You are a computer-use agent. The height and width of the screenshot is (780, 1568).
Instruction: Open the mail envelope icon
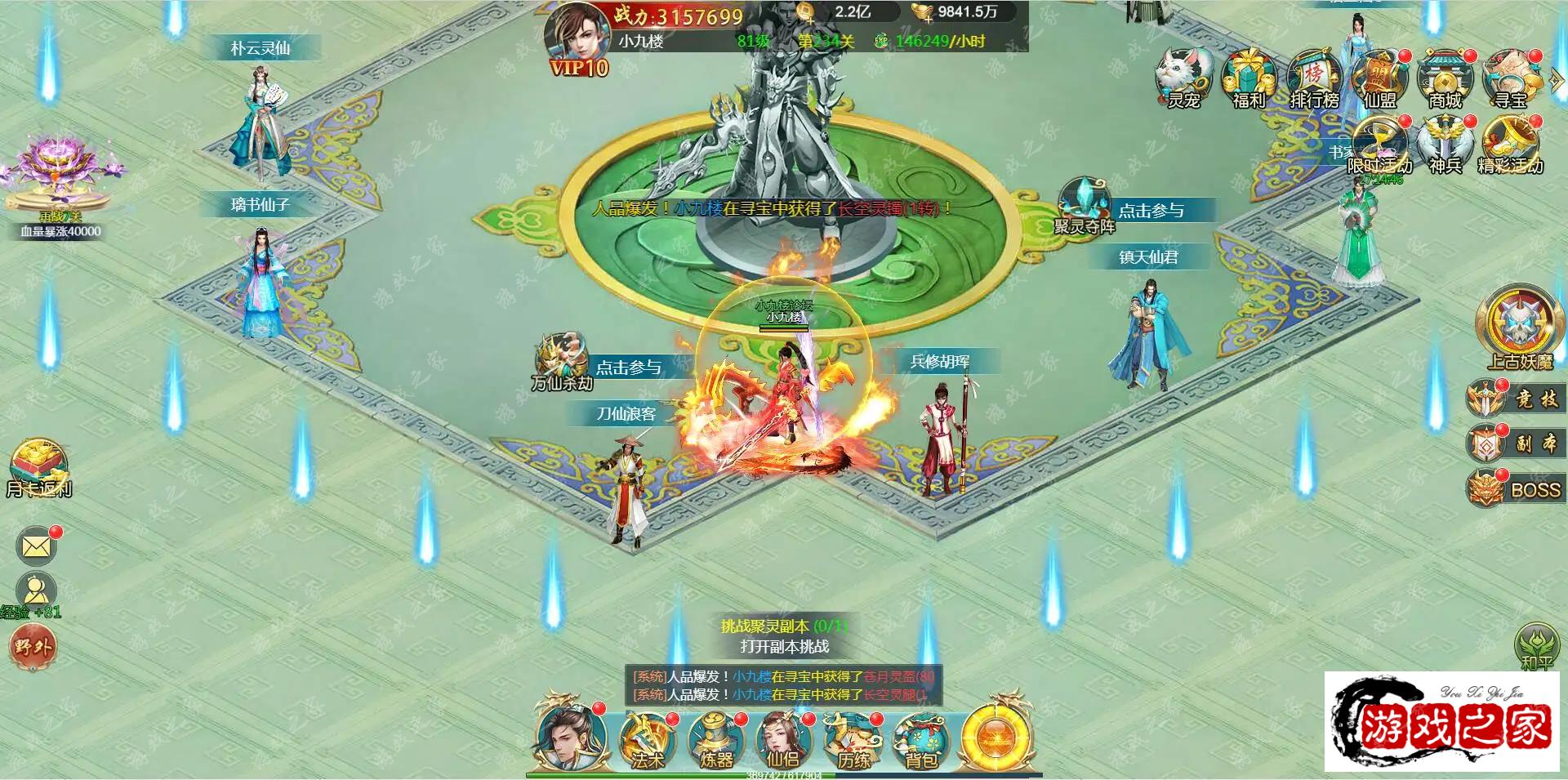36,546
